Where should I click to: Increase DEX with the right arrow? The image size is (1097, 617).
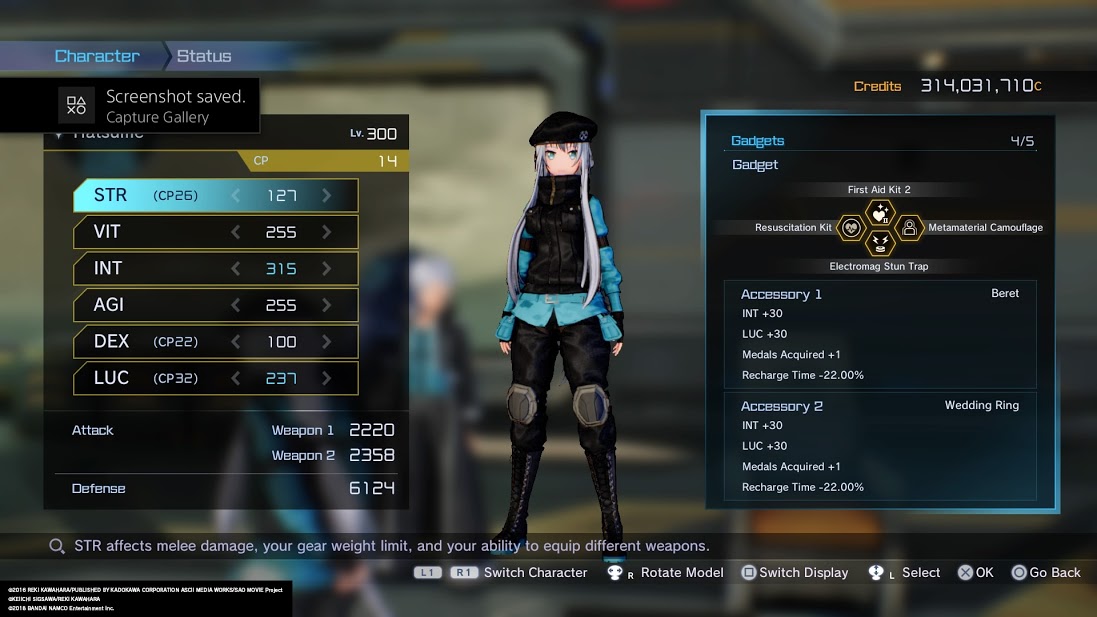tap(327, 342)
